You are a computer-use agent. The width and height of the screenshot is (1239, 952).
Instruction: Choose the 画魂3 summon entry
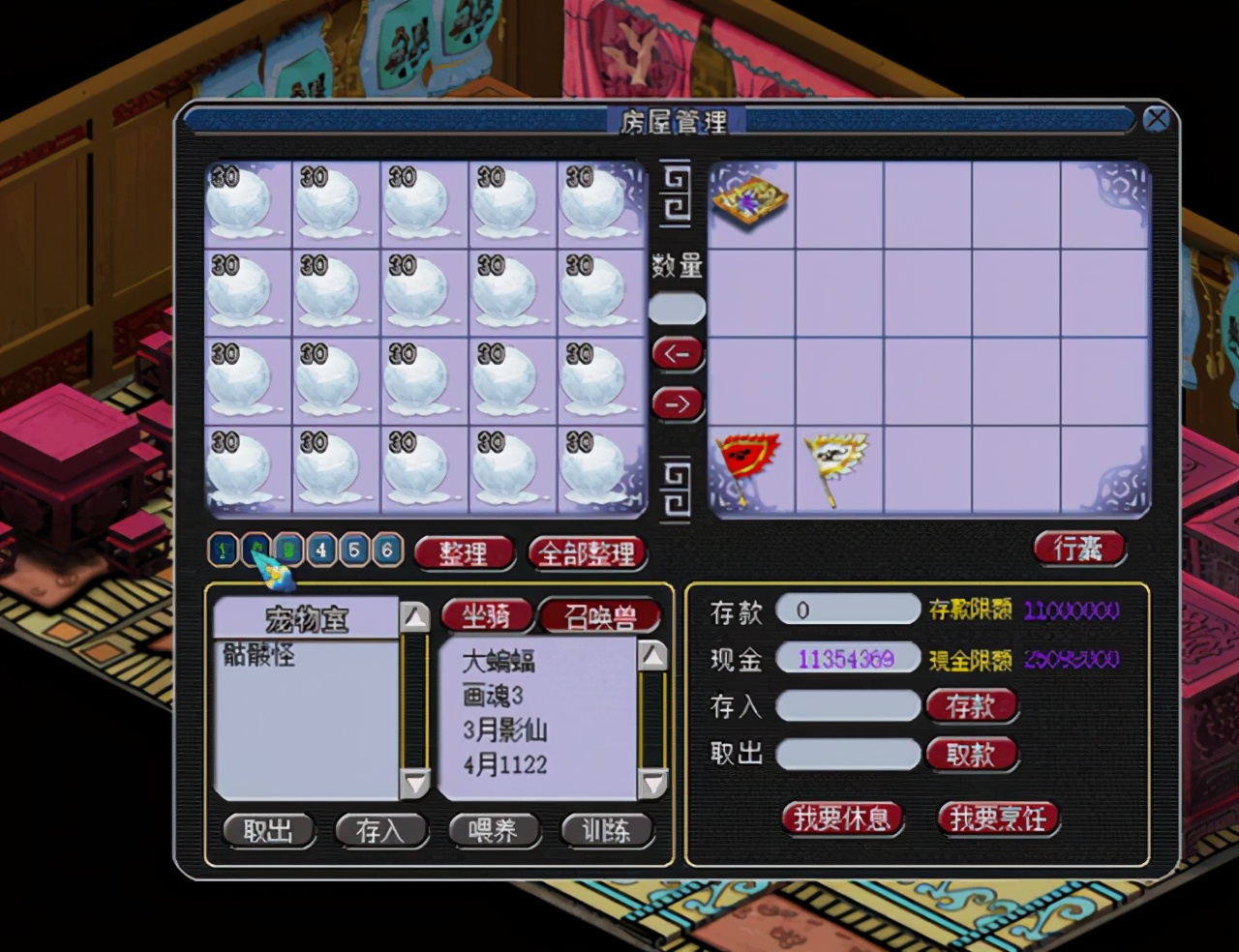[493, 695]
